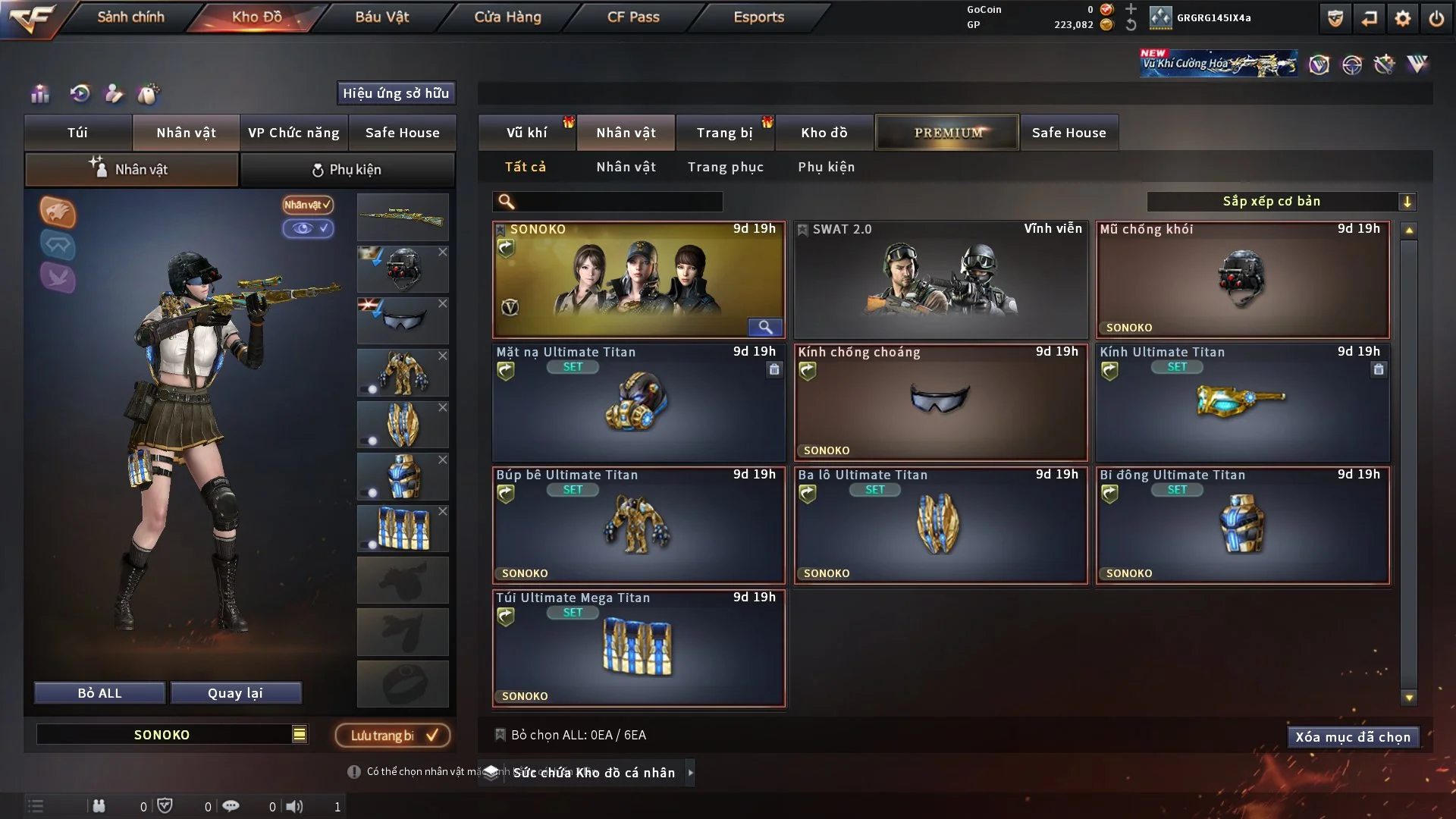This screenshot has width=1456, height=819.
Task: Click the Lưu trang bị button
Action: tap(392, 735)
